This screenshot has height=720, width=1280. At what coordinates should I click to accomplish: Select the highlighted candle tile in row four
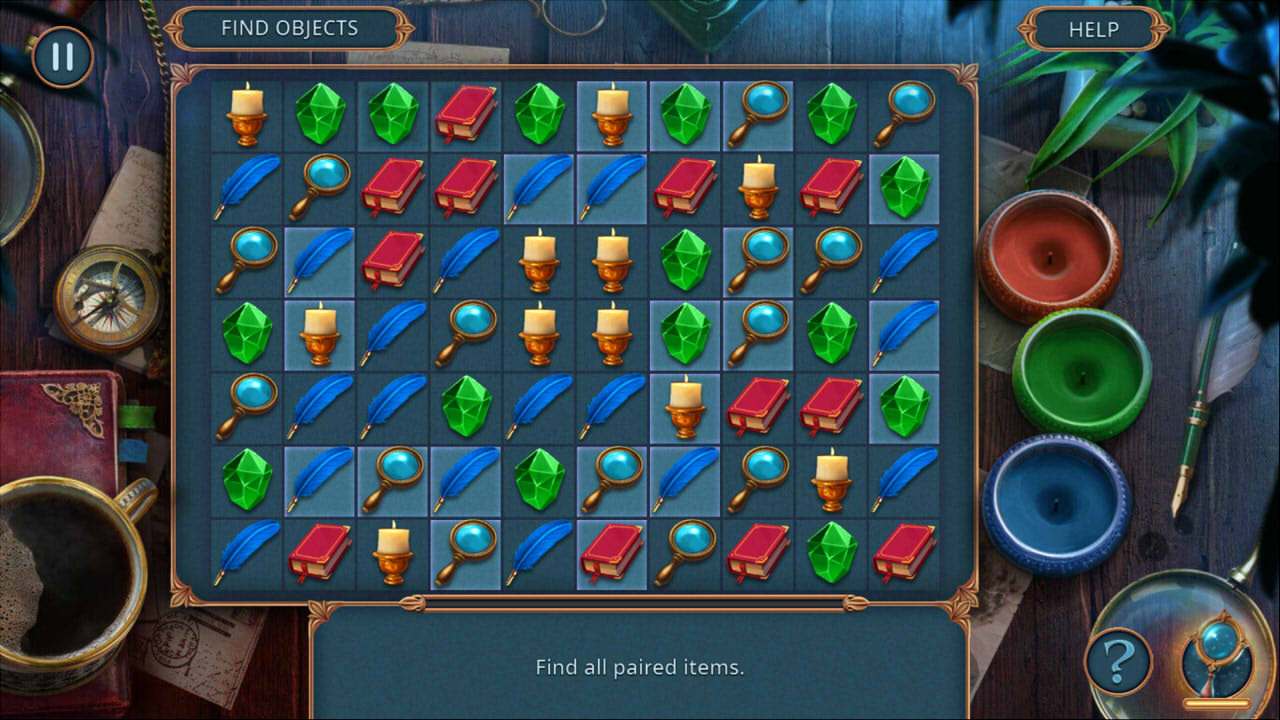(x=318, y=332)
